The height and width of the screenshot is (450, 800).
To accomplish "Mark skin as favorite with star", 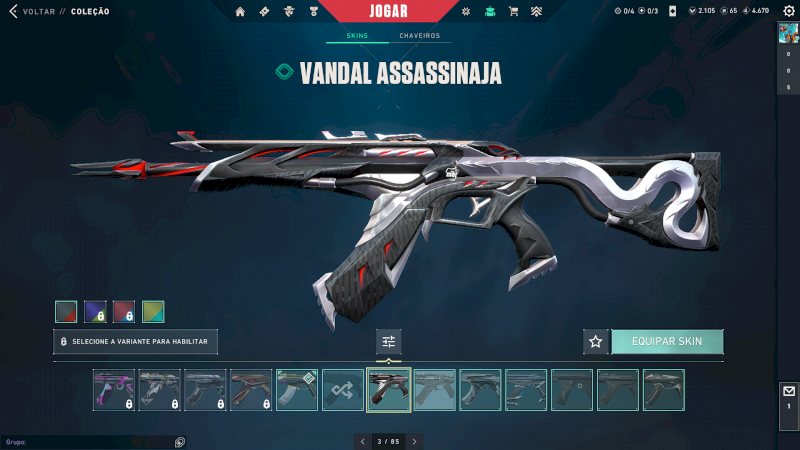I will click(x=596, y=342).
